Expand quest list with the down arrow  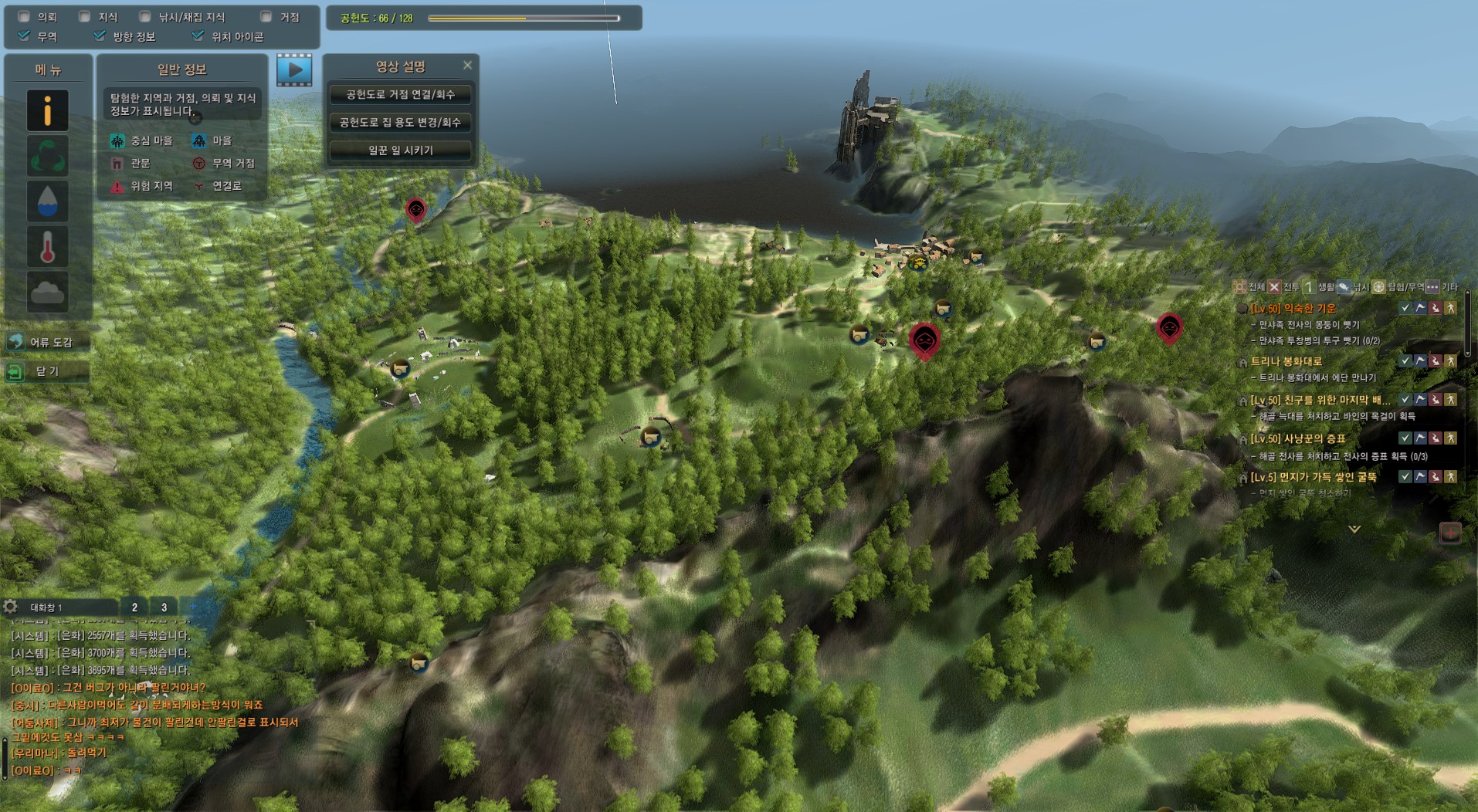[1354, 529]
